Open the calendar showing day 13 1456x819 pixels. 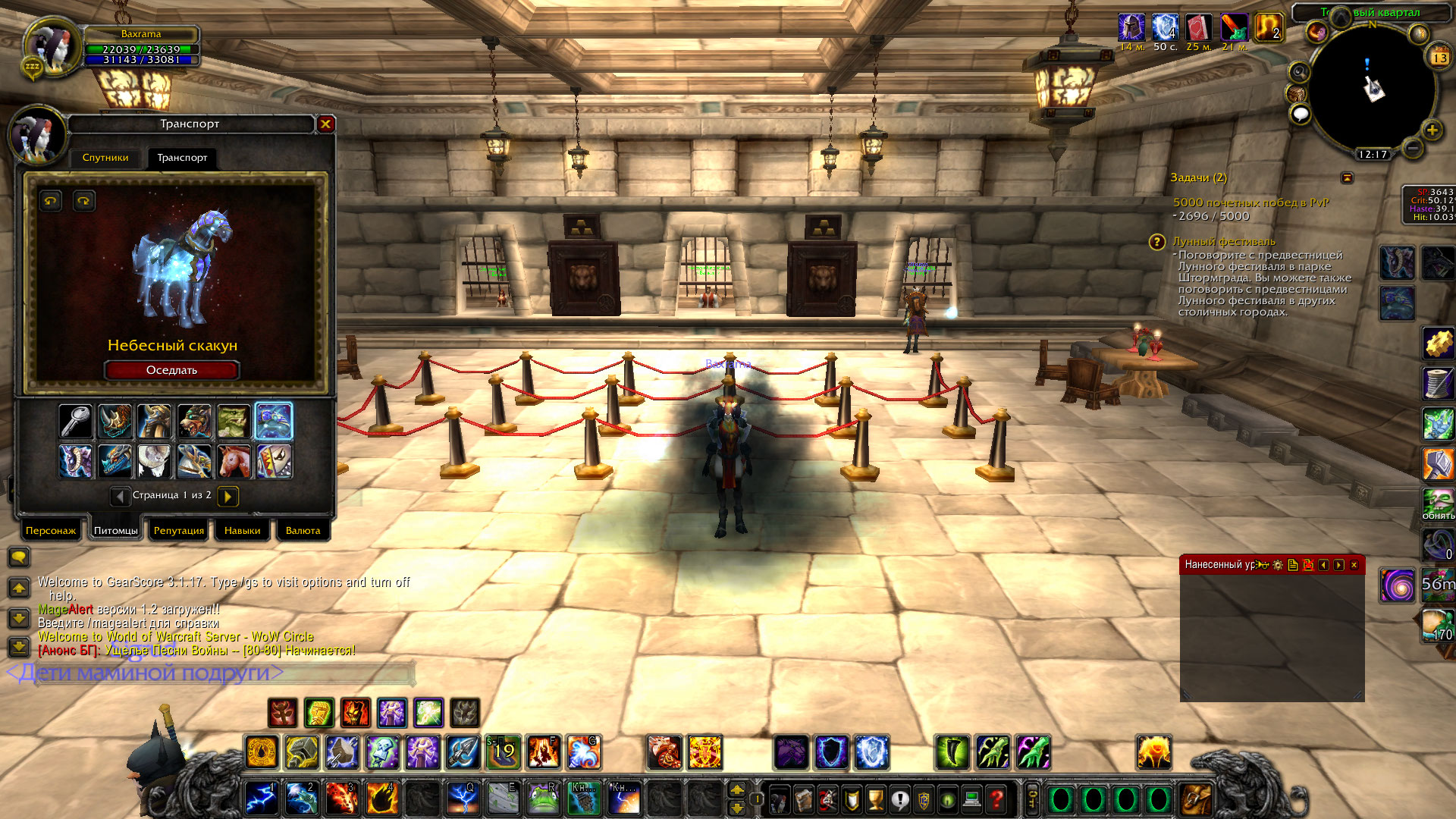pos(1439,58)
